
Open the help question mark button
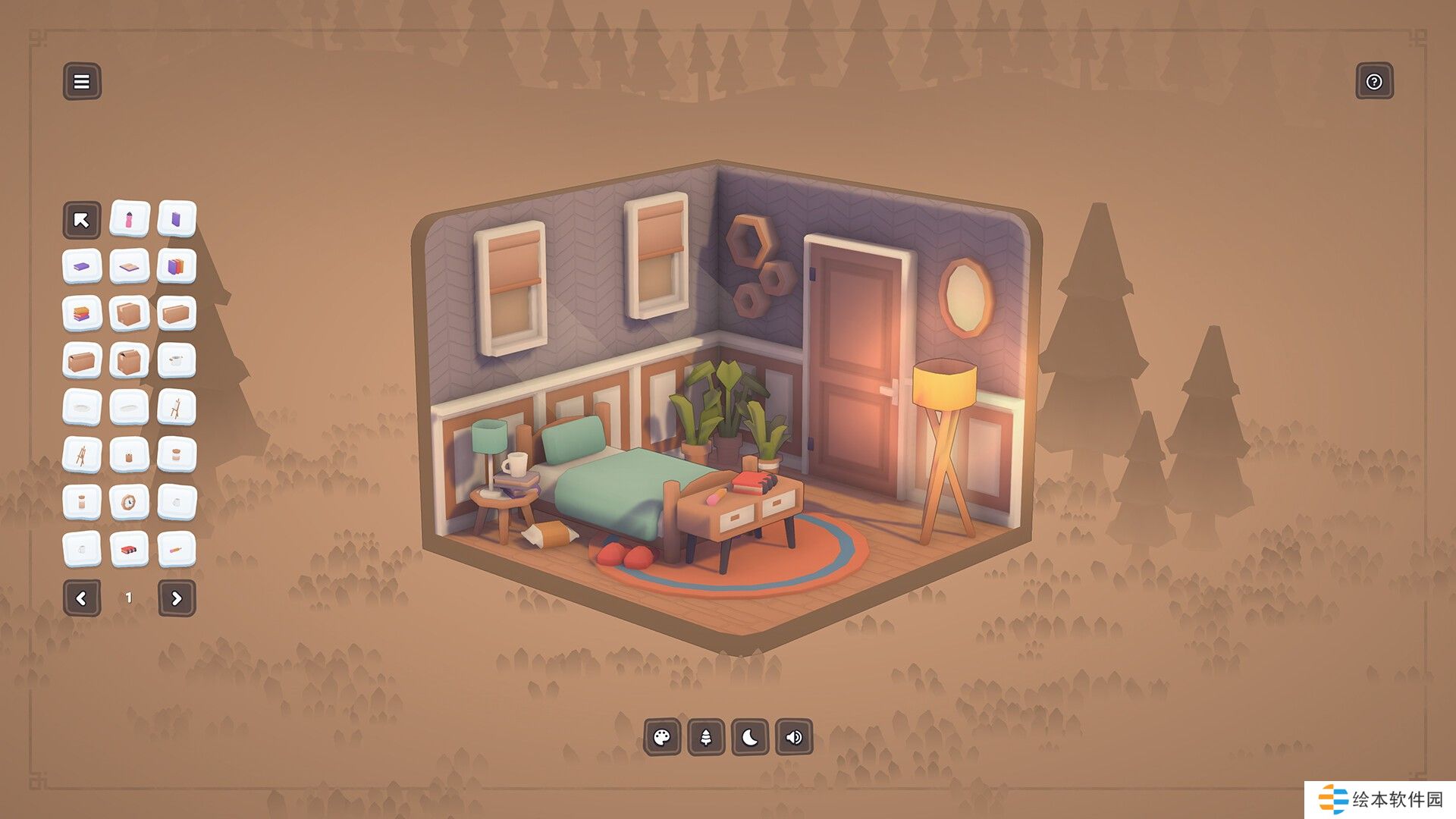point(1374,81)
